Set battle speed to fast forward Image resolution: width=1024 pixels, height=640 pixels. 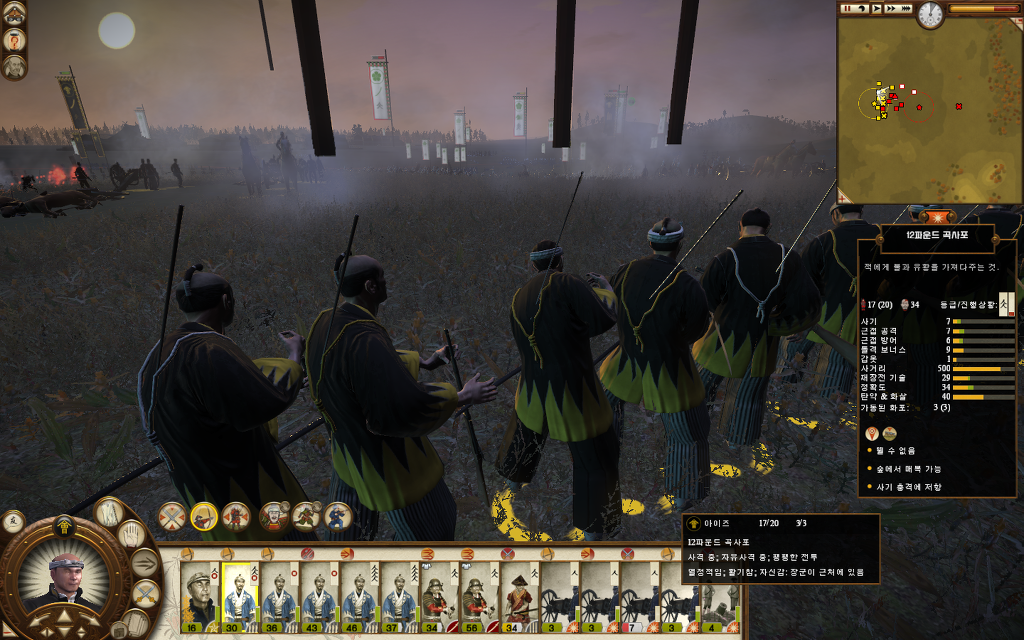tap(892, 9)
